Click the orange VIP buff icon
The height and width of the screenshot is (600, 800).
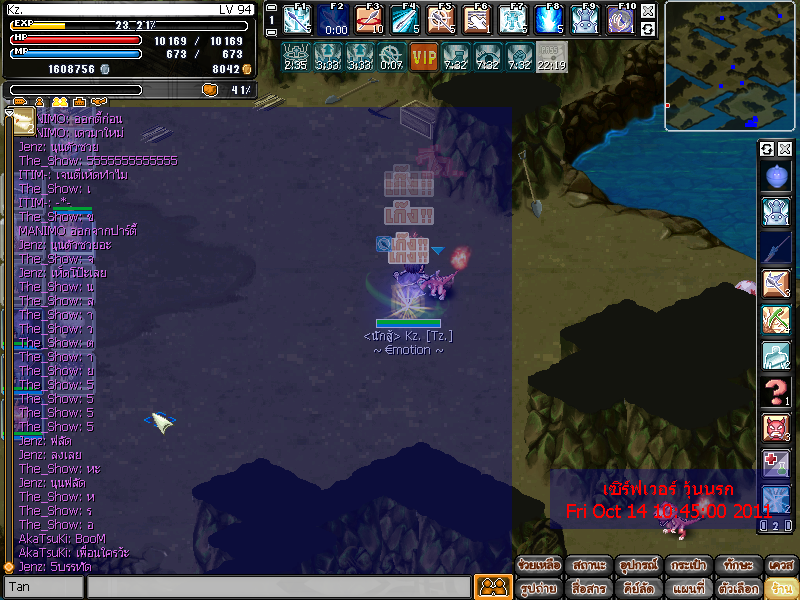coord(424,56)
